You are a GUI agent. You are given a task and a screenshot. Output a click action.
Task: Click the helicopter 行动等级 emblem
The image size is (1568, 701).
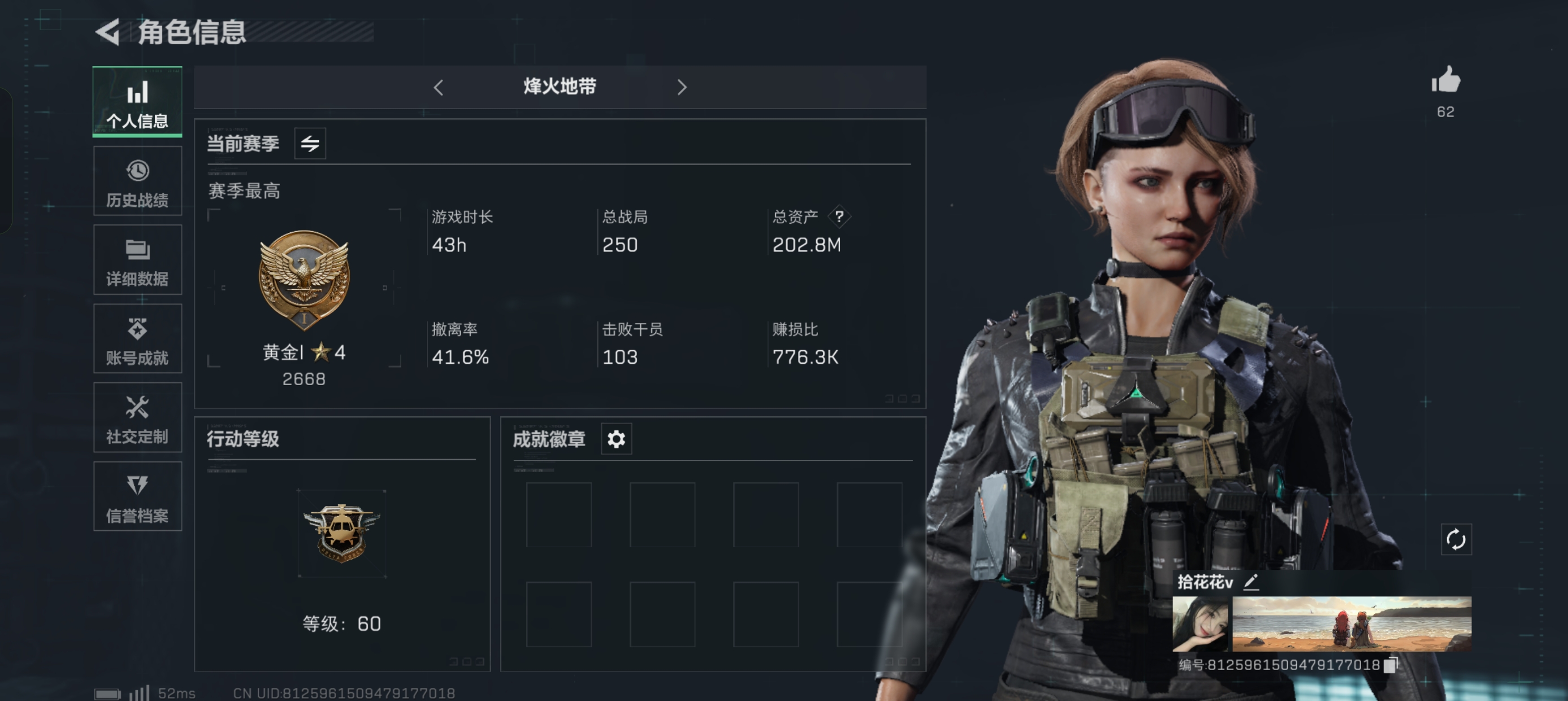(342, 533)
